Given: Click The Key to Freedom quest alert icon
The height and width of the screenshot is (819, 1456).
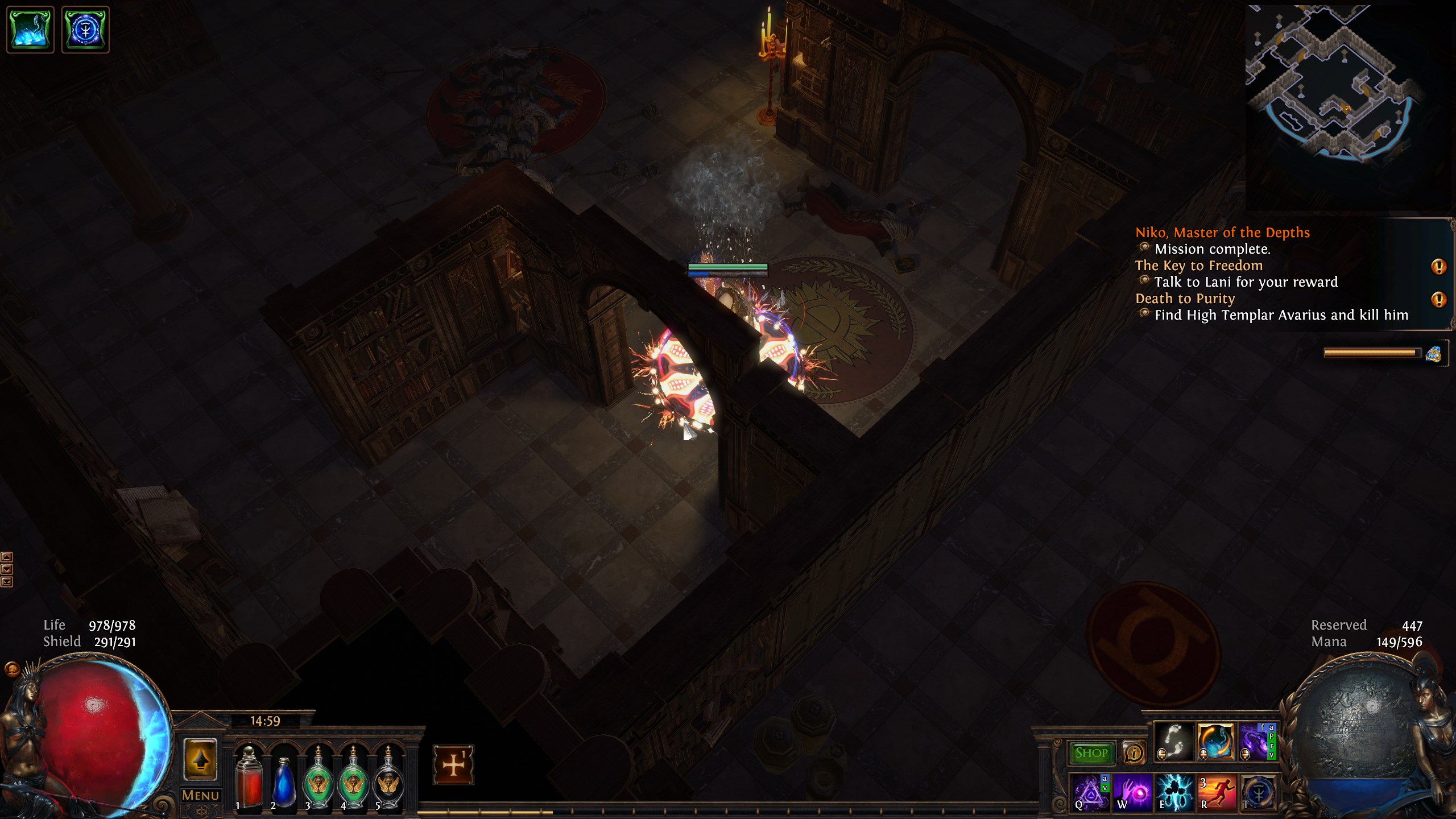Looking at the screenshot, I should [x=1438, y=266].
